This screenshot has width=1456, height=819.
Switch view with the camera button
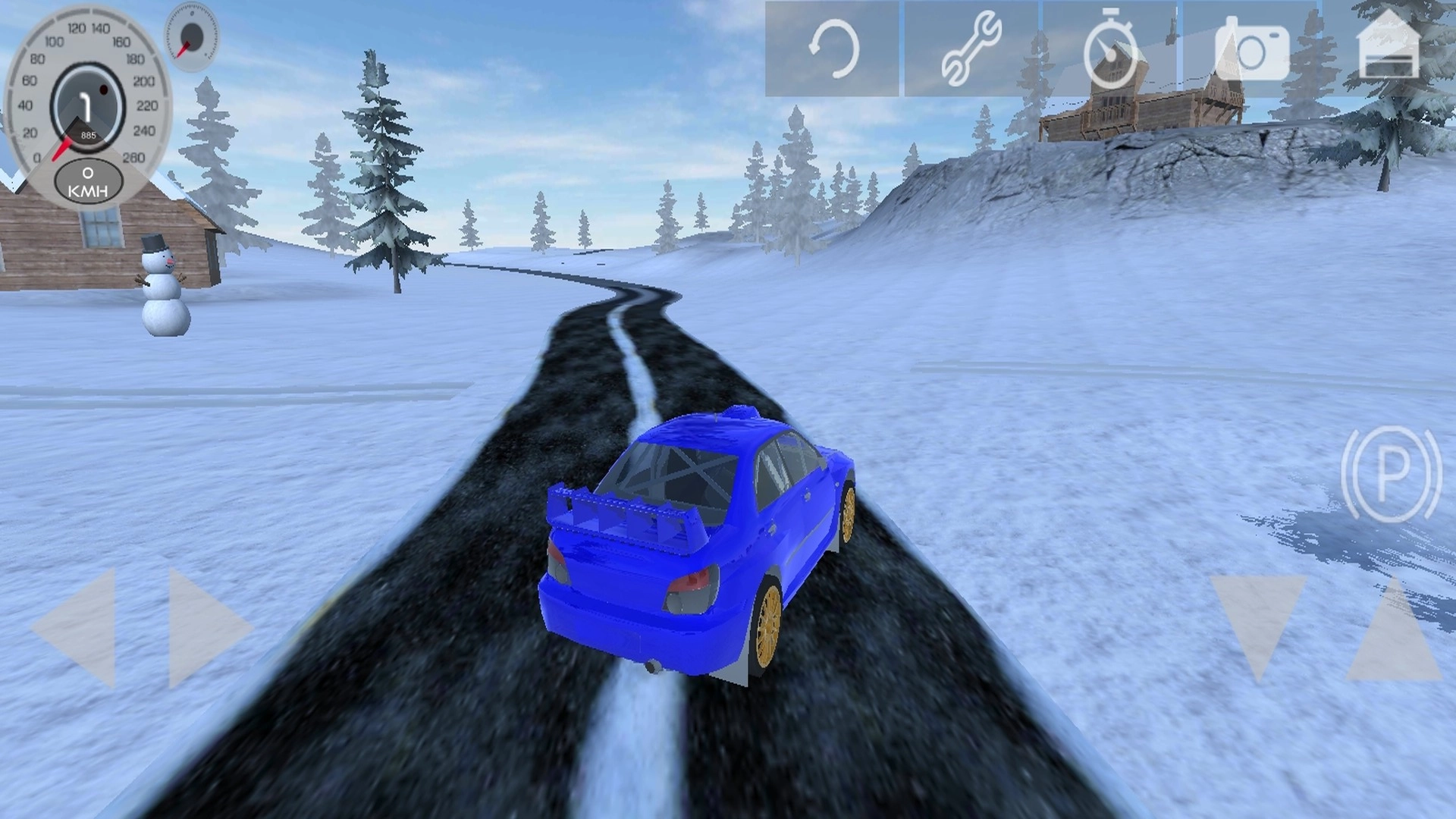1251,50
